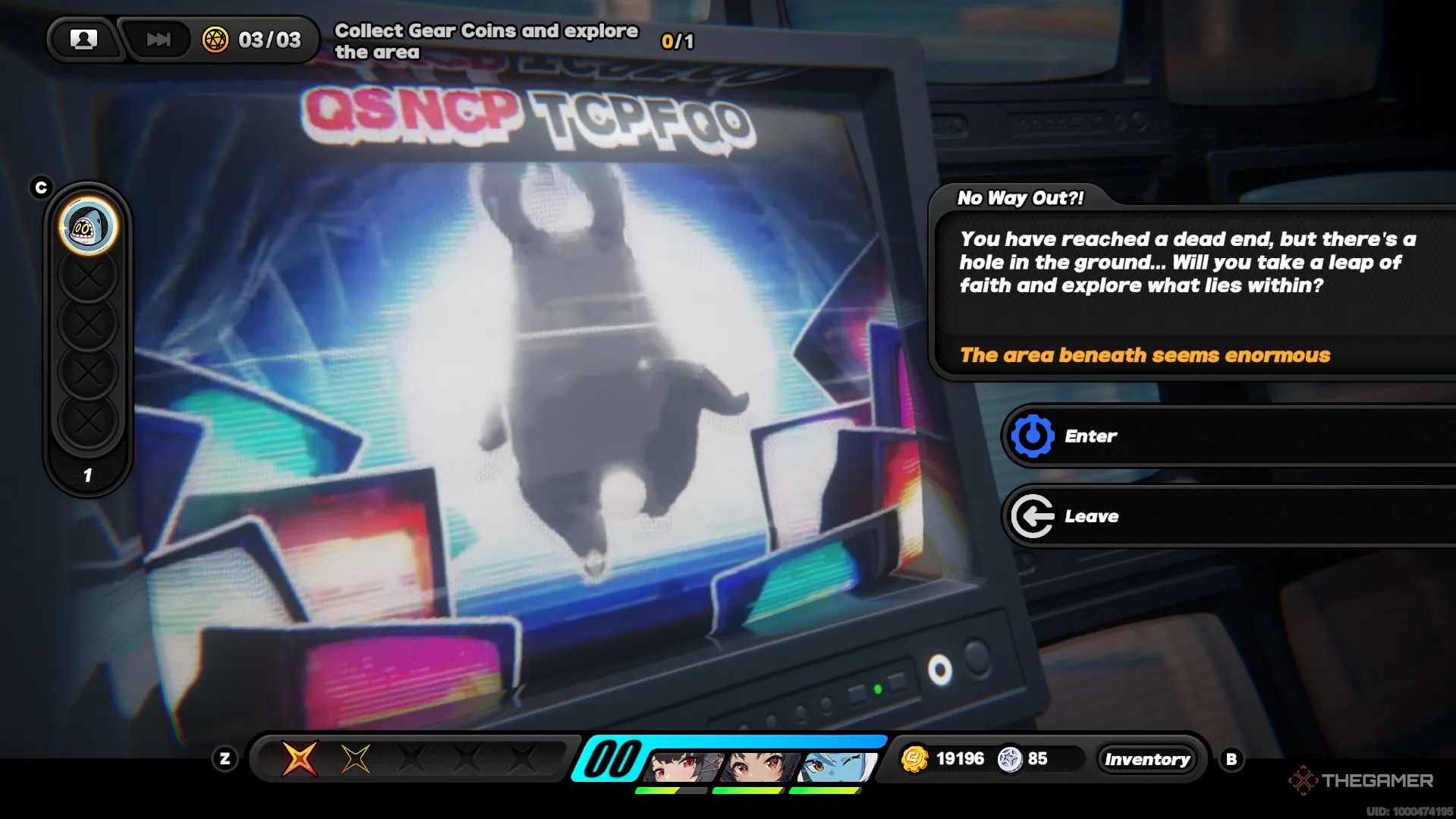Click the Gear Coin counter icon showing 03/03
This screenshot has width=1456, height=819.
(216, 39)
